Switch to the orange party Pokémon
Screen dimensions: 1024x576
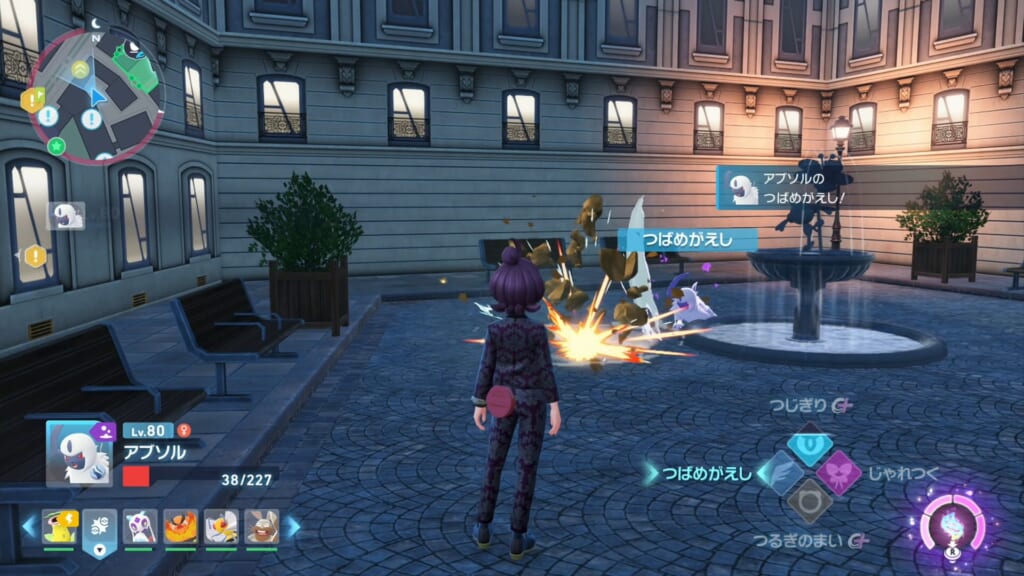point(180,526)
